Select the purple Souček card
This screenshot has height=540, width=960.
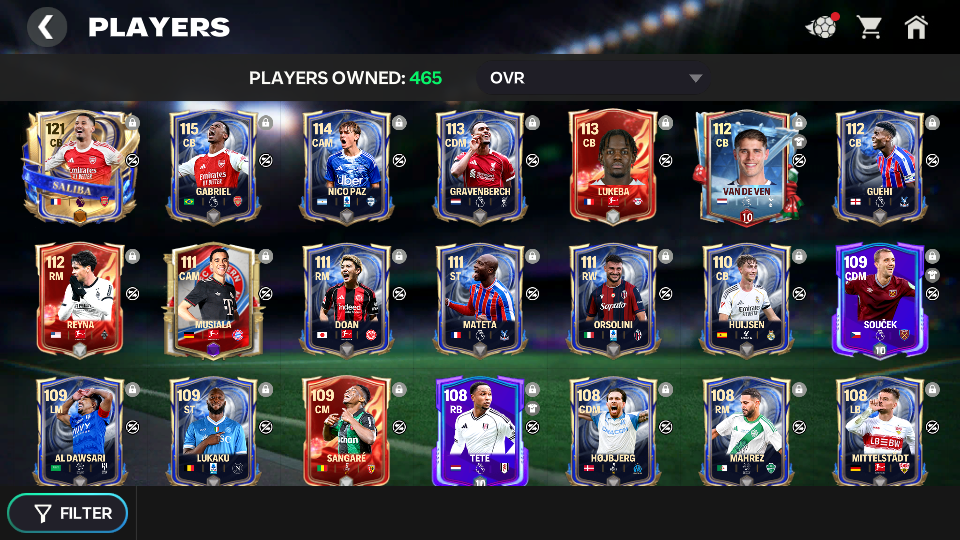(x=879, y=299)
